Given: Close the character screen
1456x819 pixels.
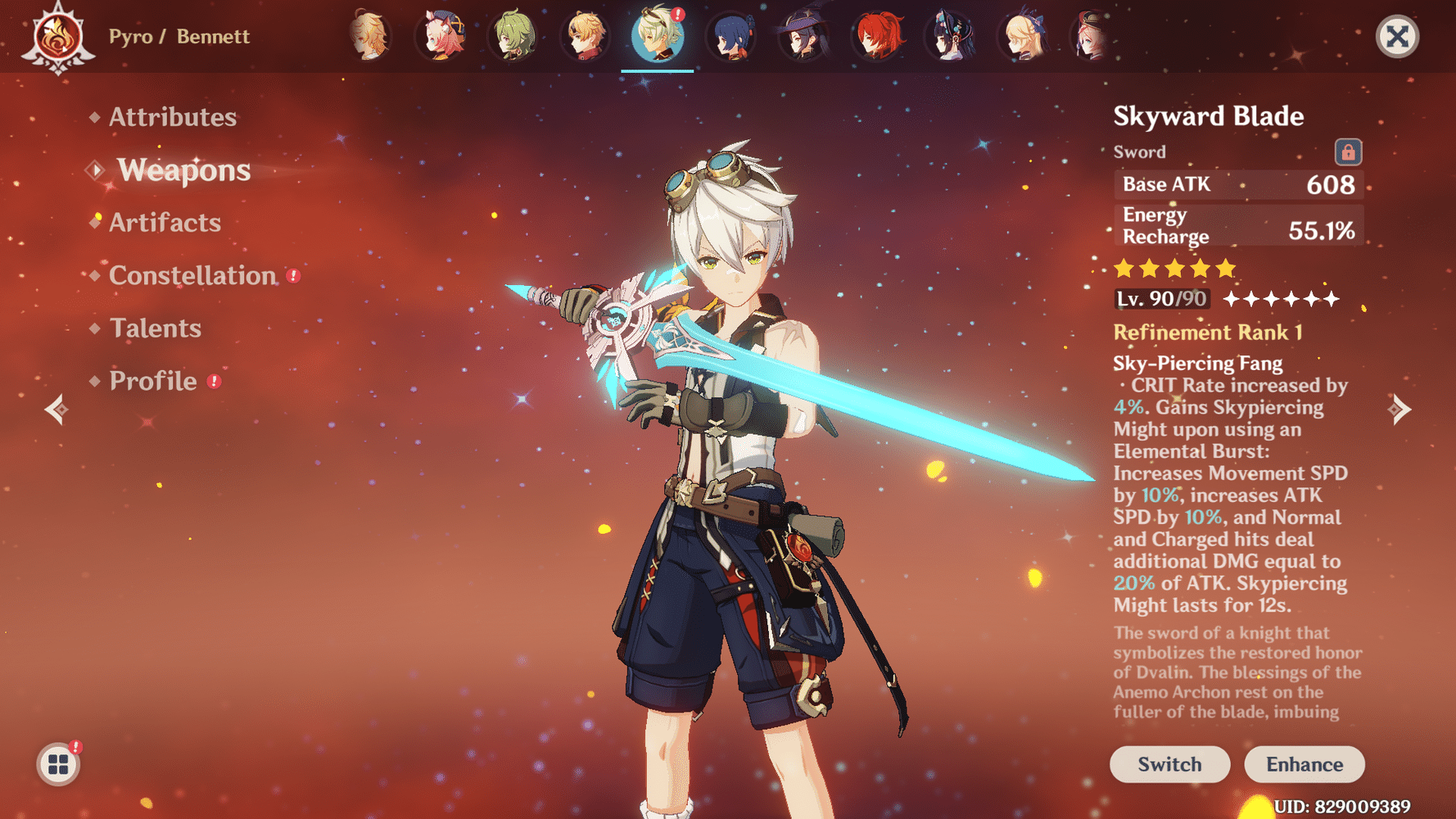Looking at the screenshot, I should tap(1397, 37).
